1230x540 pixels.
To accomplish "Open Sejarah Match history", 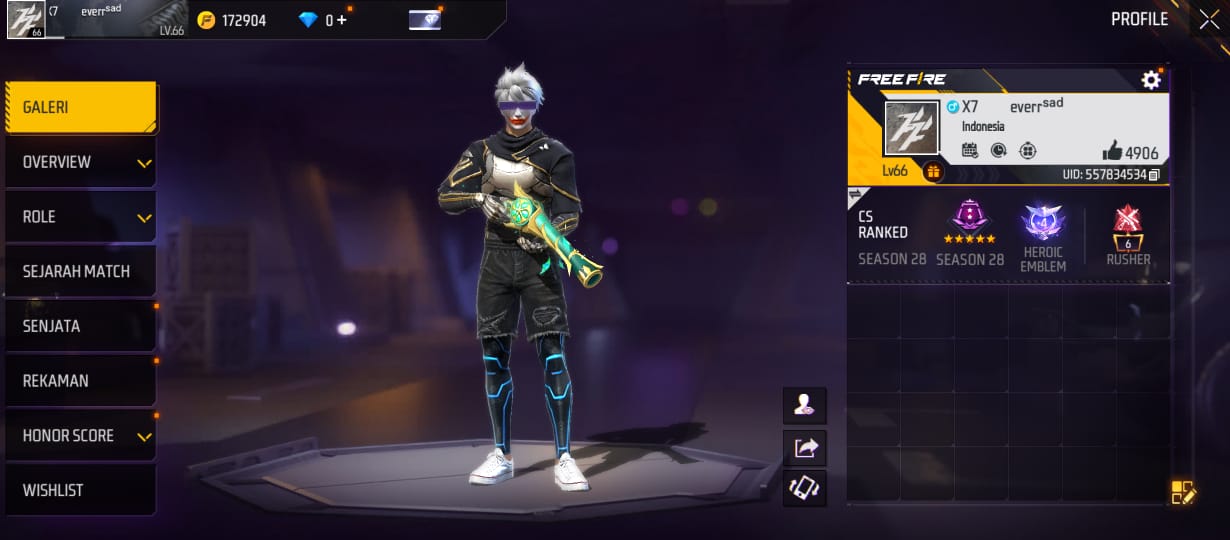I will [80, 271].
